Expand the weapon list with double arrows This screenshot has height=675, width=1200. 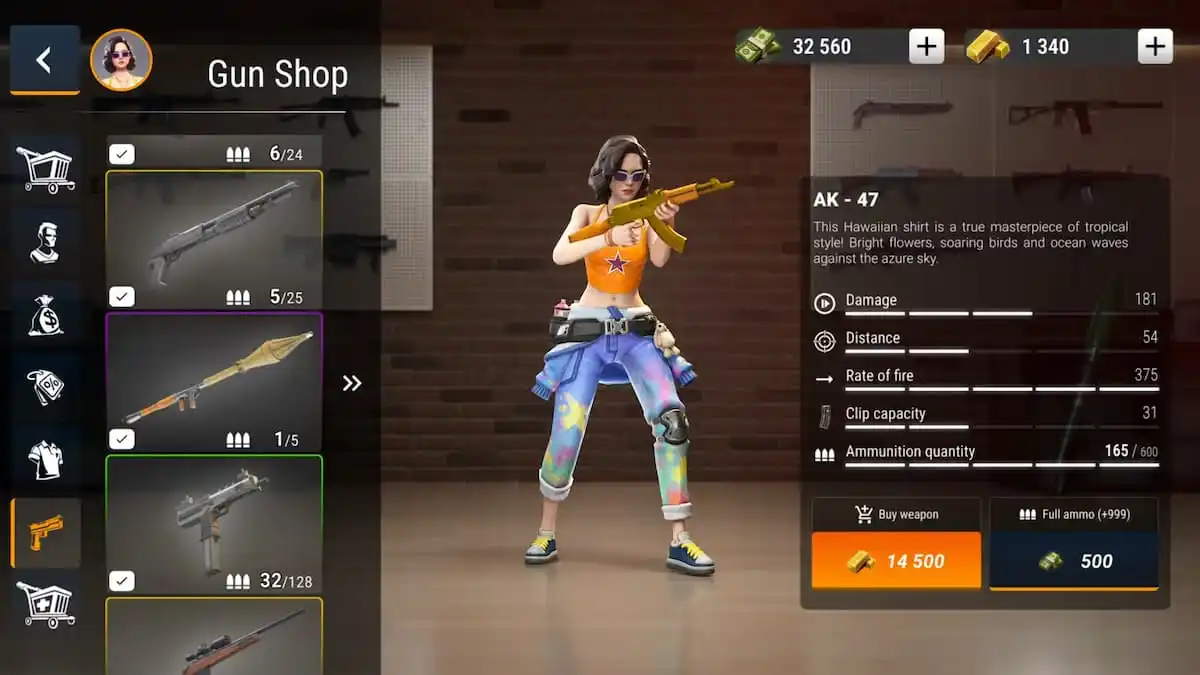[352, 383]
